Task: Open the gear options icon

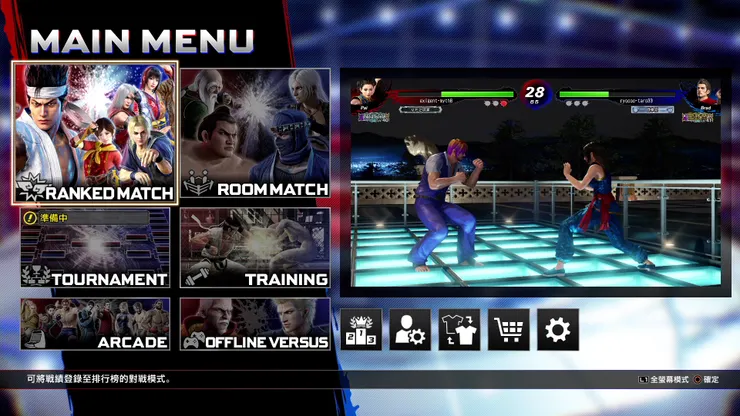Action: pyautogui.click(x=557, y=329)
